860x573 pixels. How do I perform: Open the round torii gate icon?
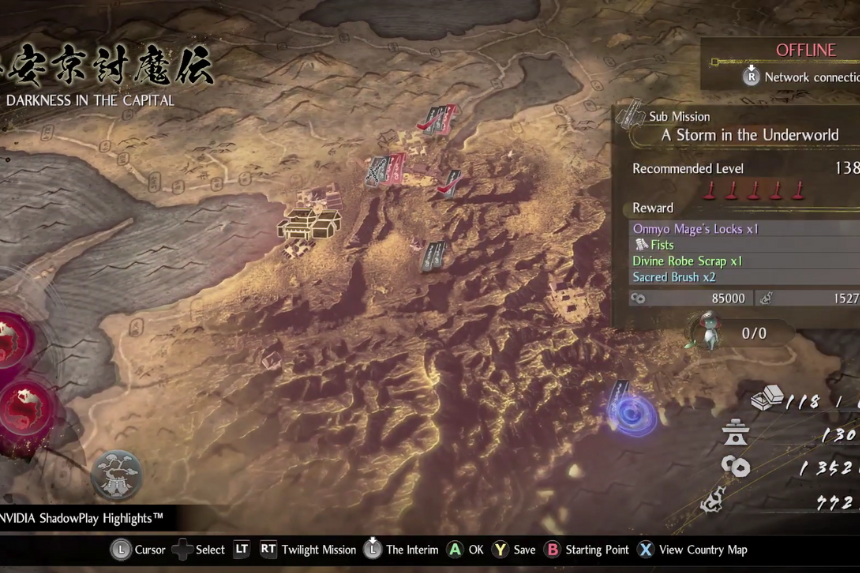118,473
